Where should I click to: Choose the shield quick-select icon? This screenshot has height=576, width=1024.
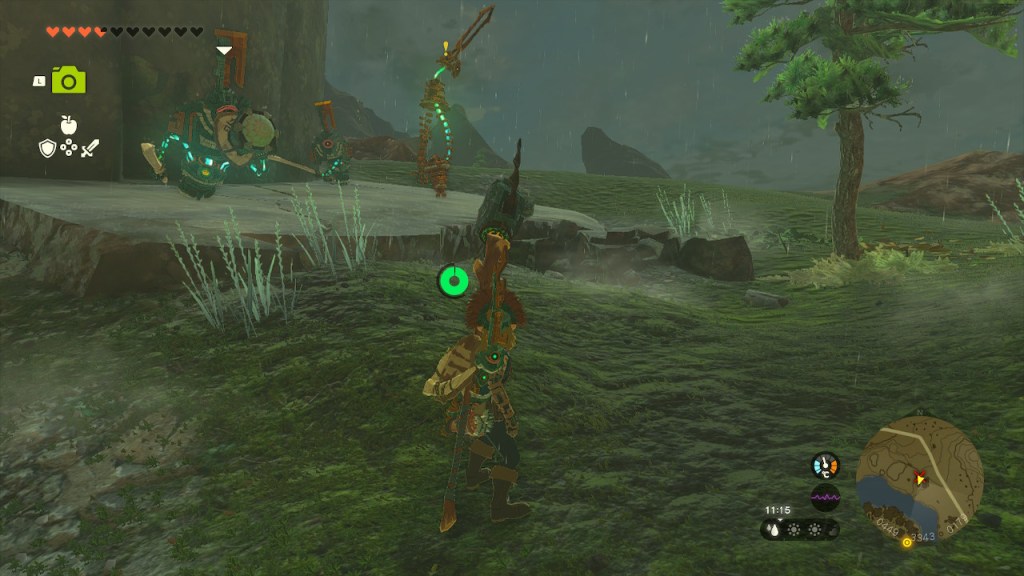pos(47,149)
